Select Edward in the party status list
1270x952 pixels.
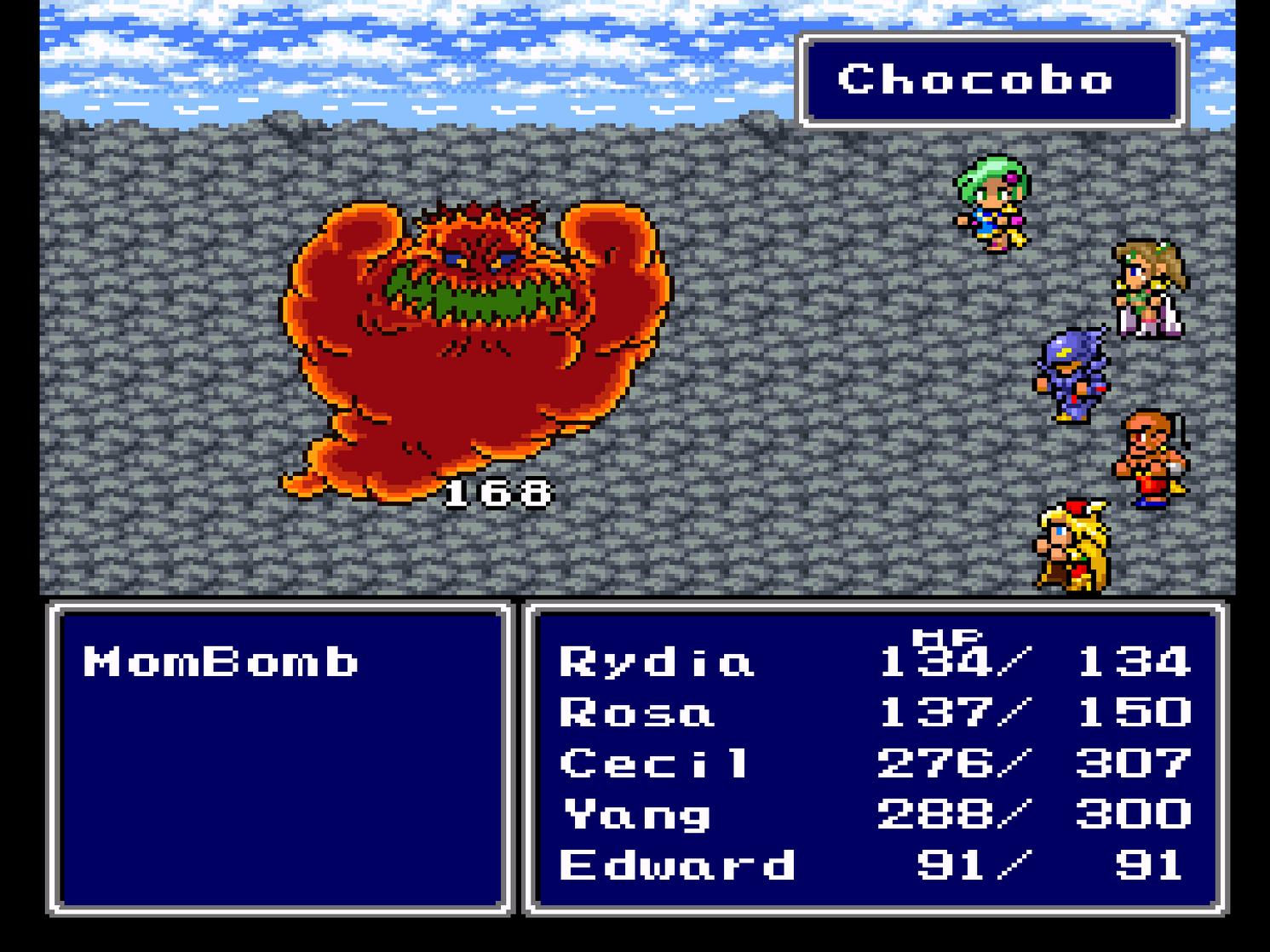coord(676,866)
